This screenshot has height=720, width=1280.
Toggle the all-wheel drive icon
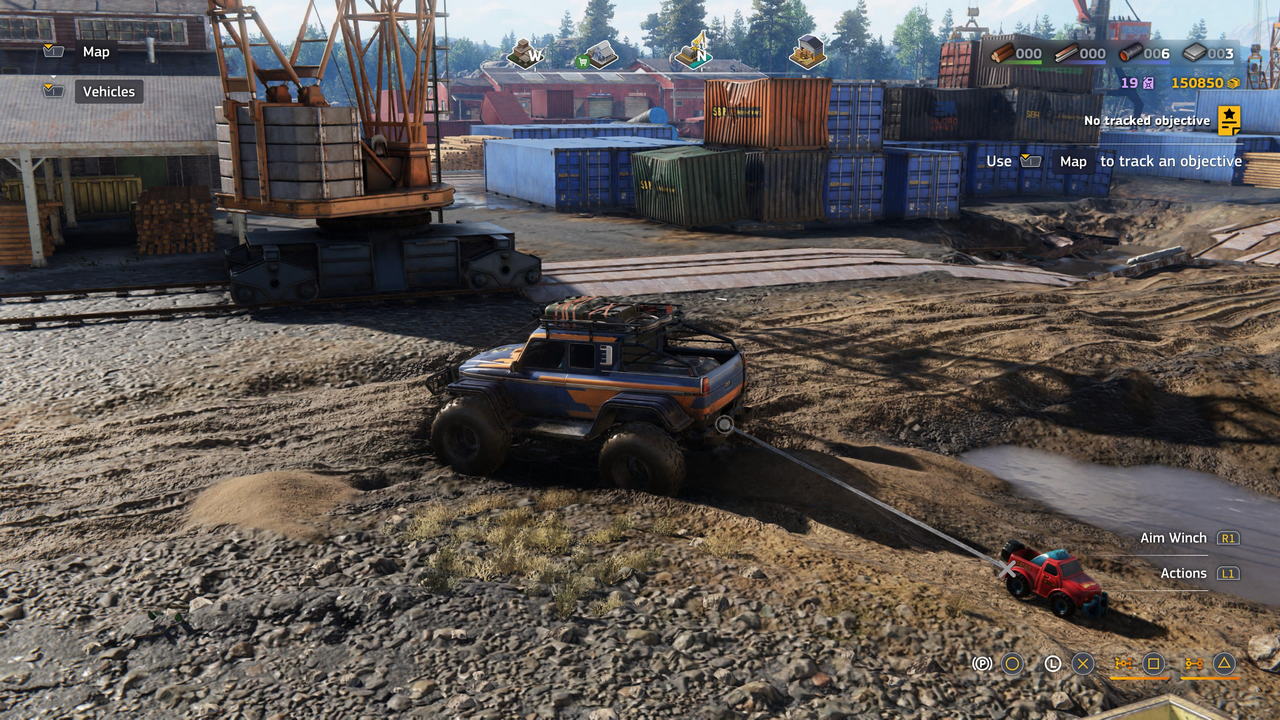[x=1193, y=663]
